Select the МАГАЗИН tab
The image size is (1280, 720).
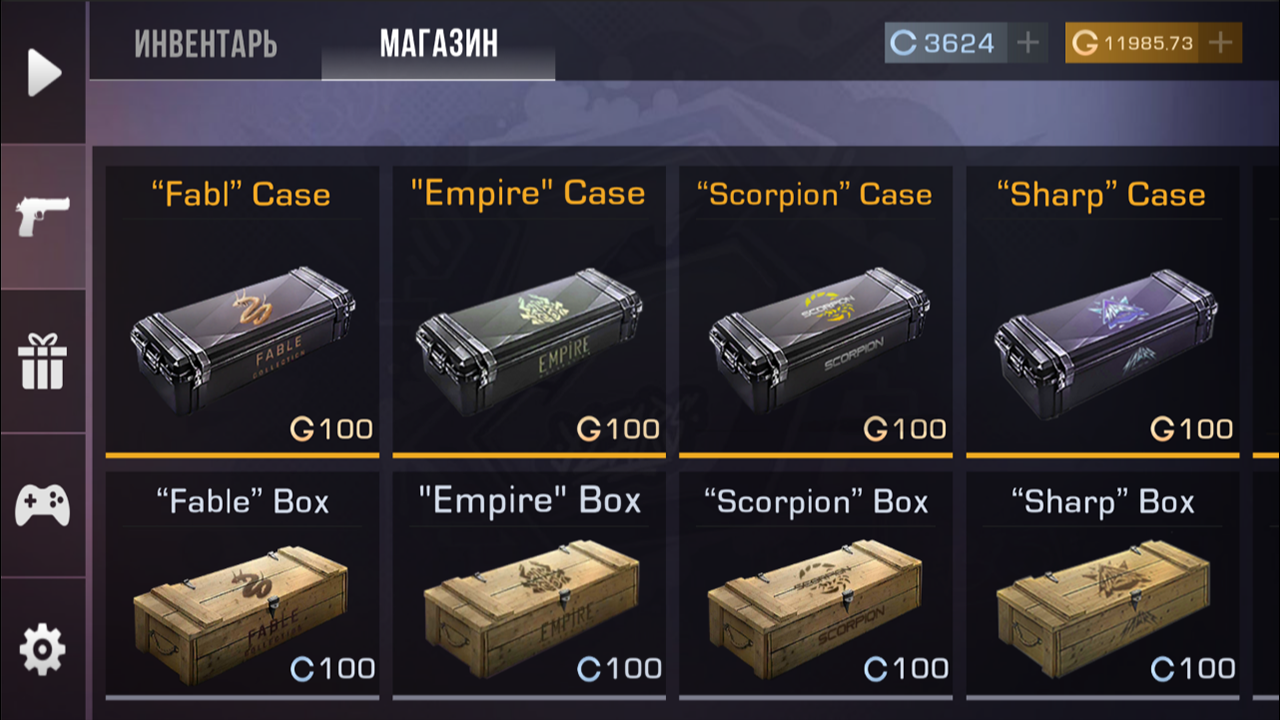point(437,44)
